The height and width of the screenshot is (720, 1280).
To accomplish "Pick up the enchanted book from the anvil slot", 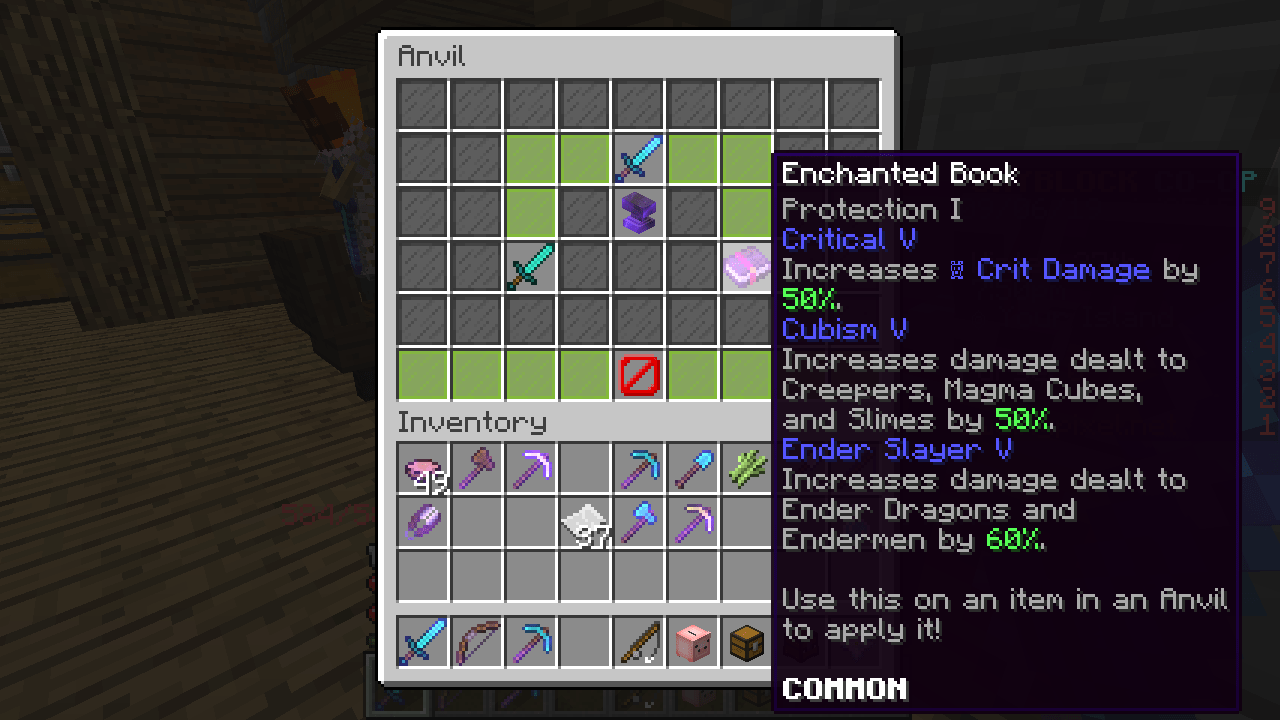I will tap(747, 267).
